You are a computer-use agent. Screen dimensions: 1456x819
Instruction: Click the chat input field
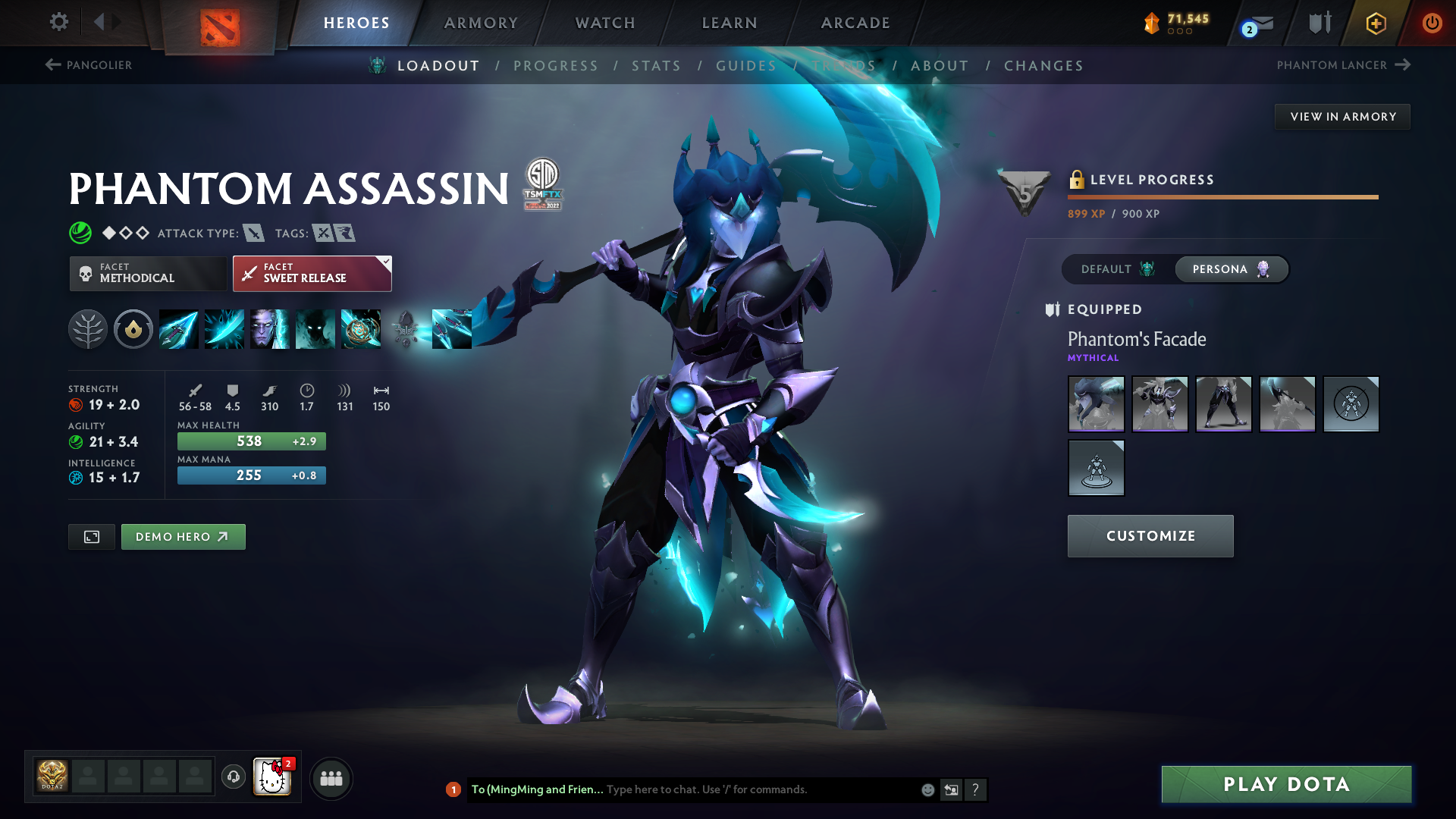point(758,789)
